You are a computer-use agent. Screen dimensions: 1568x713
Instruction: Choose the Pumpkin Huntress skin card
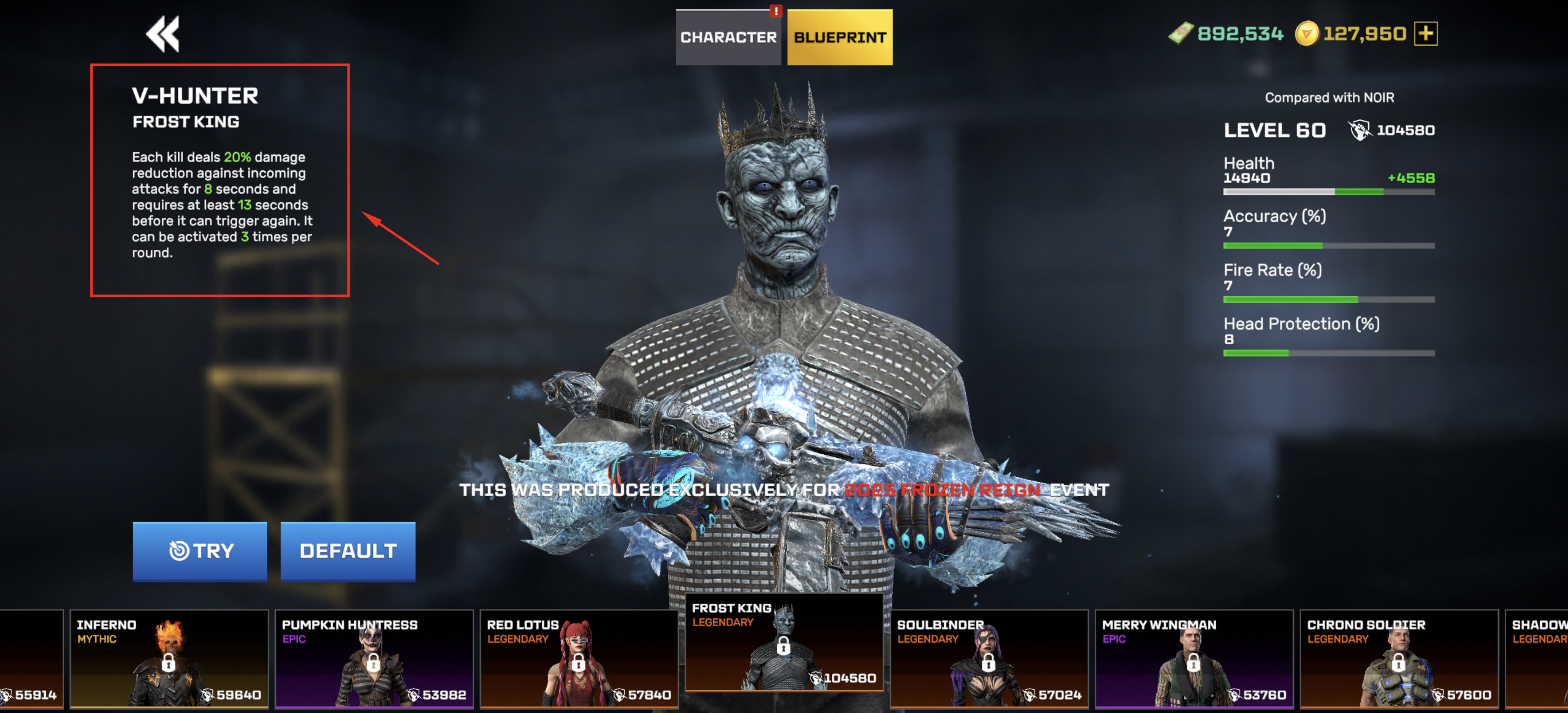pos(374,659)
